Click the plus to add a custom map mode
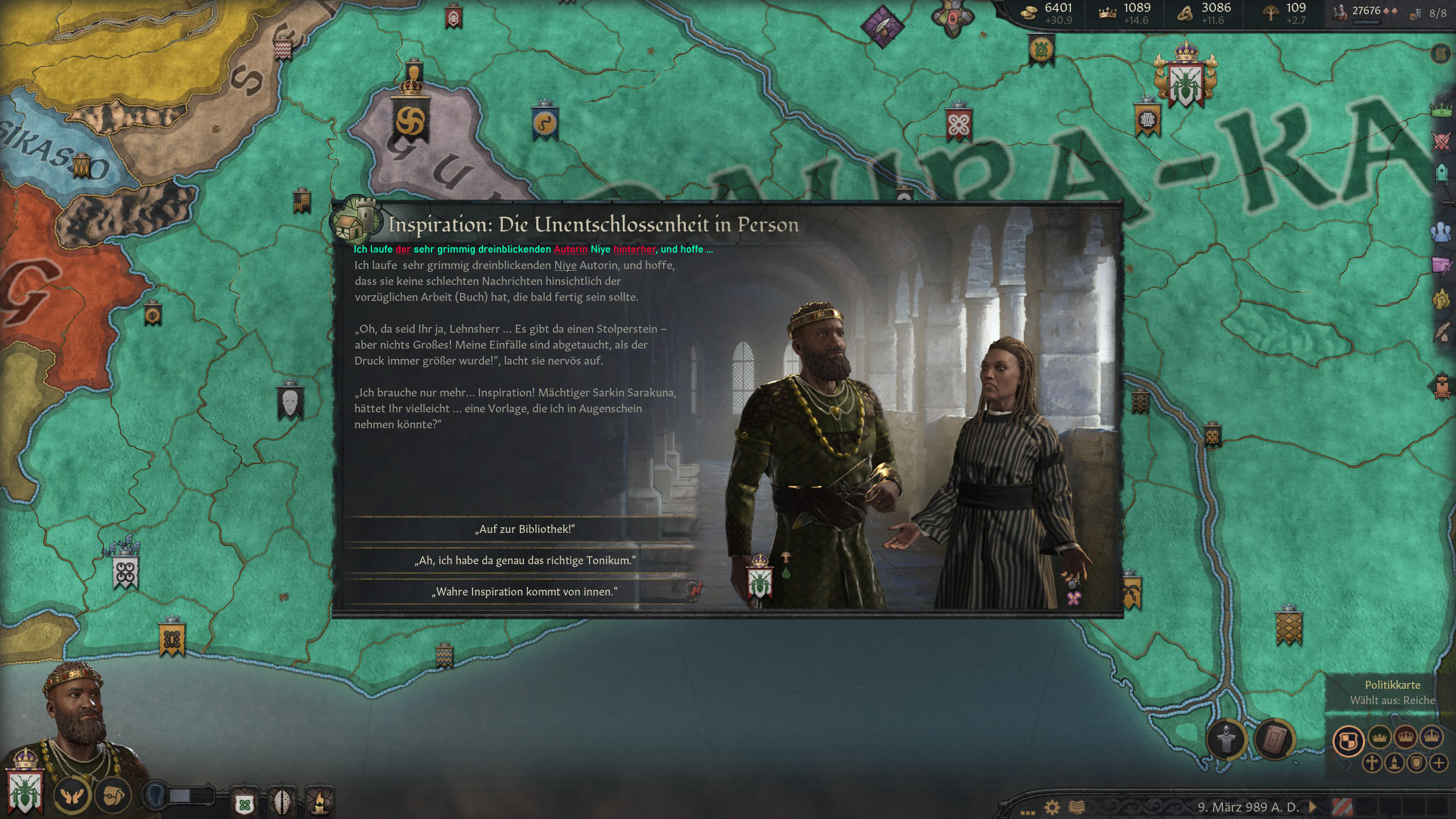 coord(1439,763)
